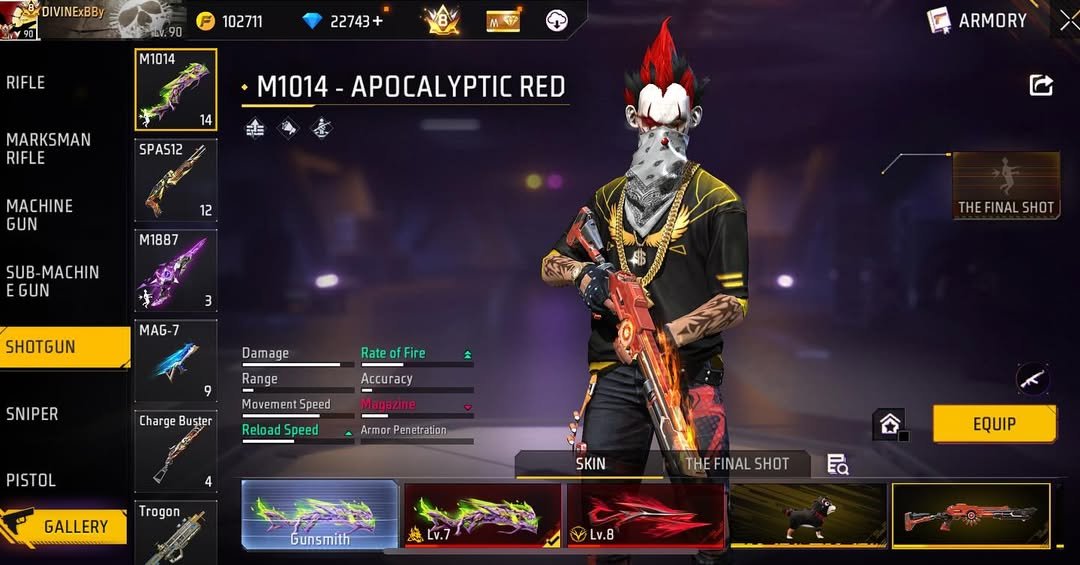The width and height of the screenshot is (1080, 565).
Task: Select the MAG-7 shotgun tile
Action: [176, 360]
